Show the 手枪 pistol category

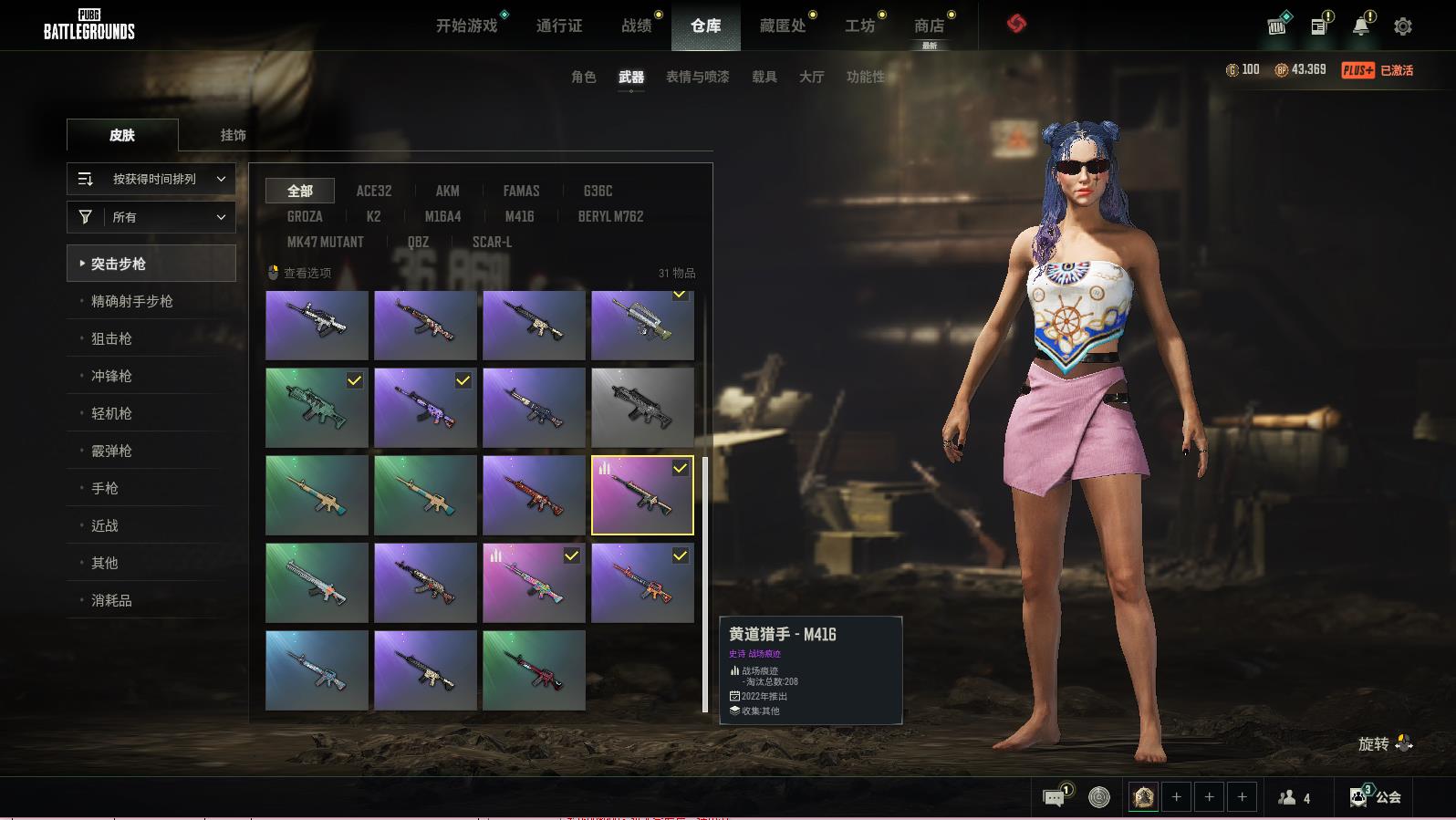point(105,488)
